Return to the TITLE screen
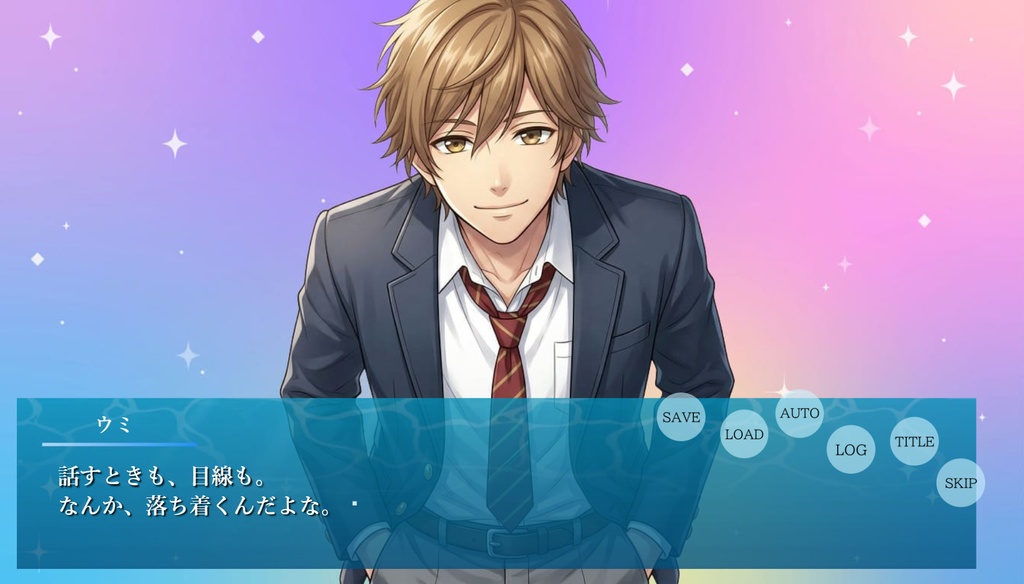This screenshot has height=584, width=1024. (x=914, y=441)
